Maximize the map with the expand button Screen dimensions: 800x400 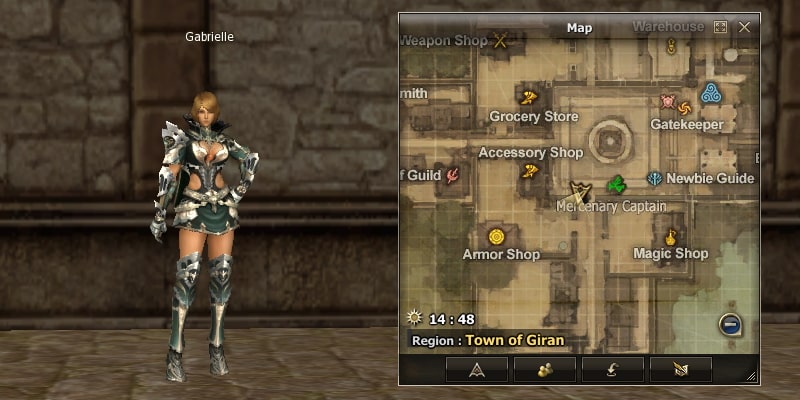tap(721, 28)
